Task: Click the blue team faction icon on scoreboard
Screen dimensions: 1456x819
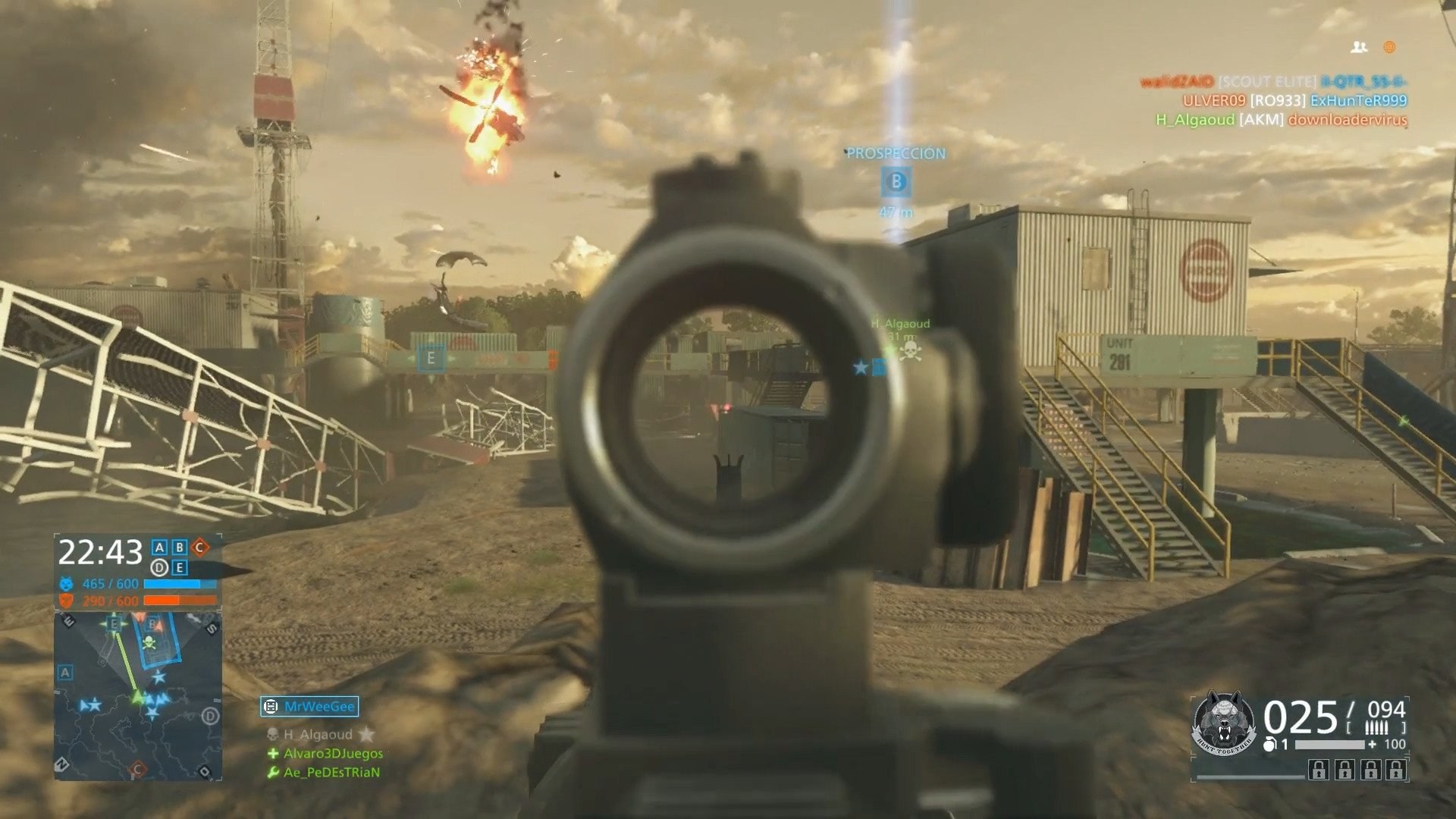Action: (x=65, y=585)
